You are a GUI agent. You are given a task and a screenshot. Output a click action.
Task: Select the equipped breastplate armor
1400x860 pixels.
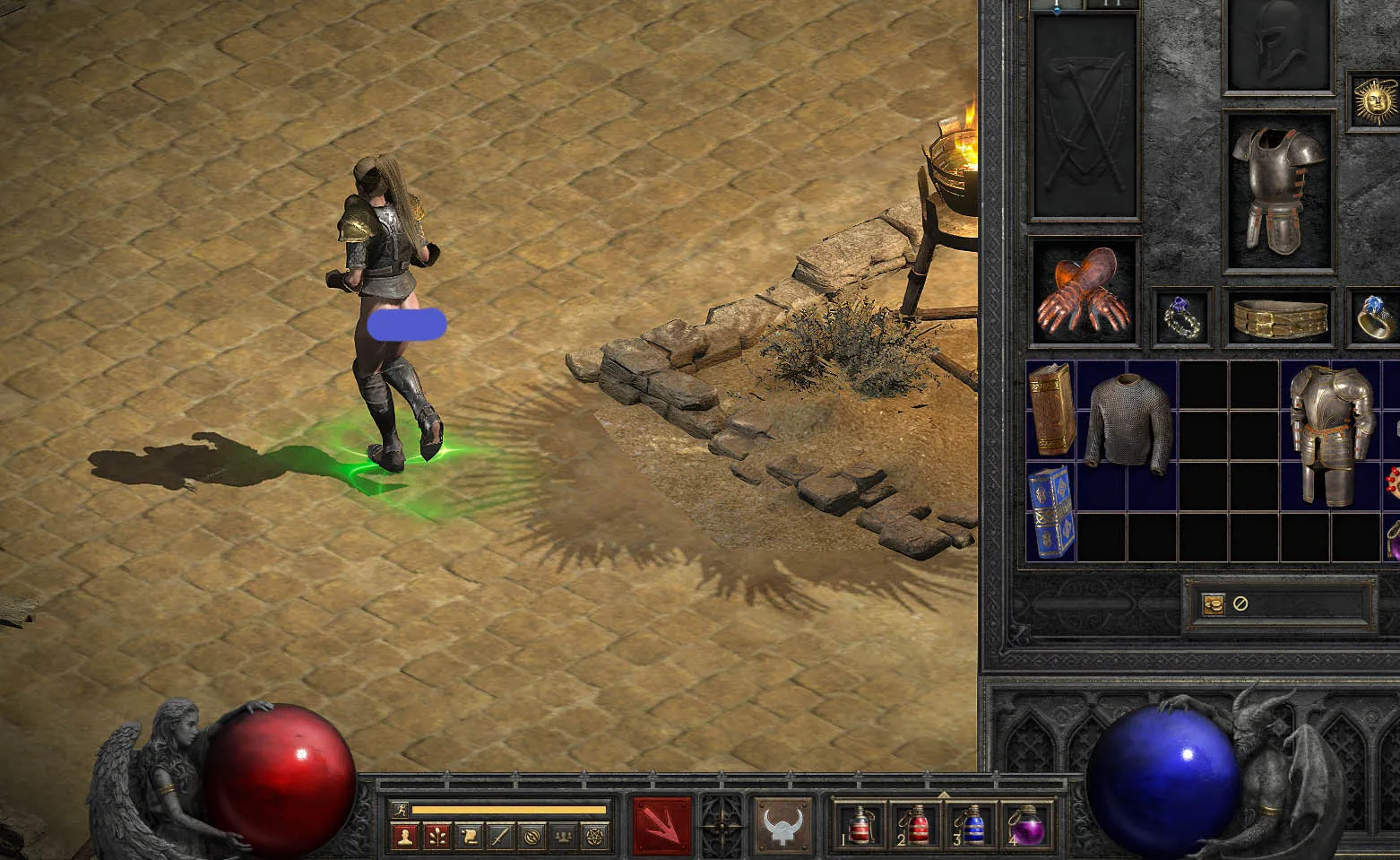click(x=1279, y=188)
